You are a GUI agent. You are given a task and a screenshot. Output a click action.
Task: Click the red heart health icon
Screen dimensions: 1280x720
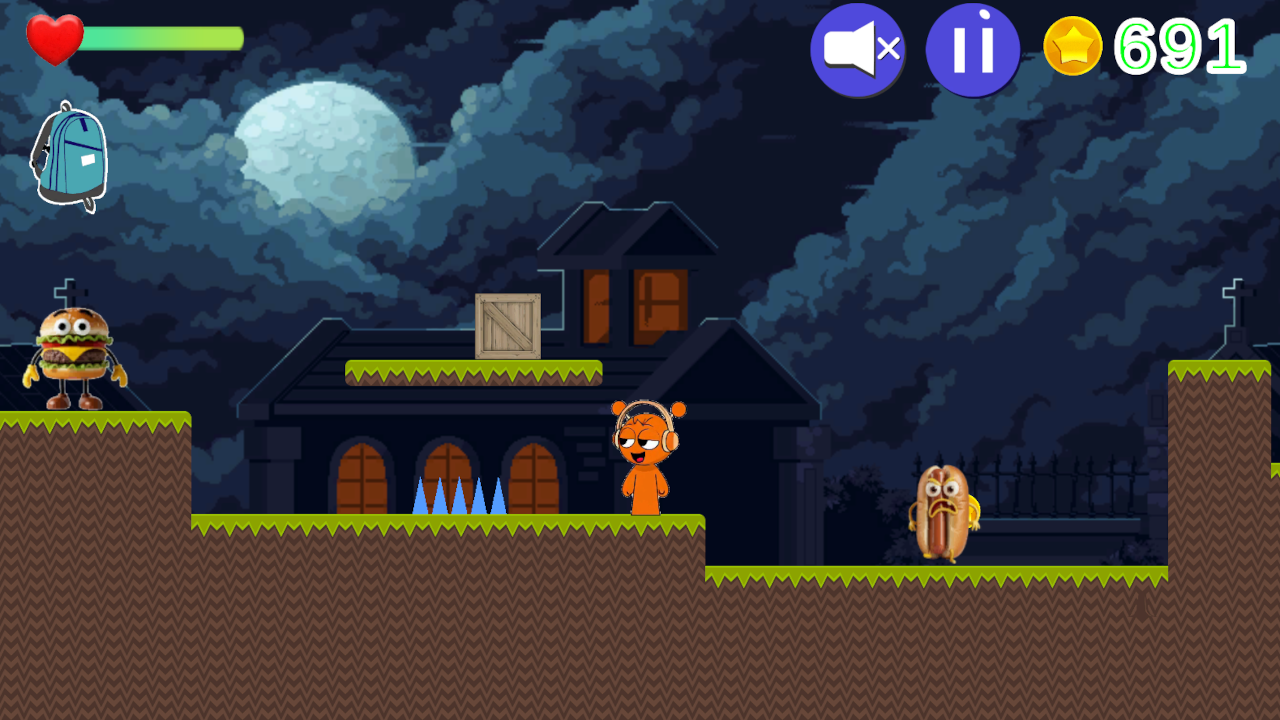[55, 38]
